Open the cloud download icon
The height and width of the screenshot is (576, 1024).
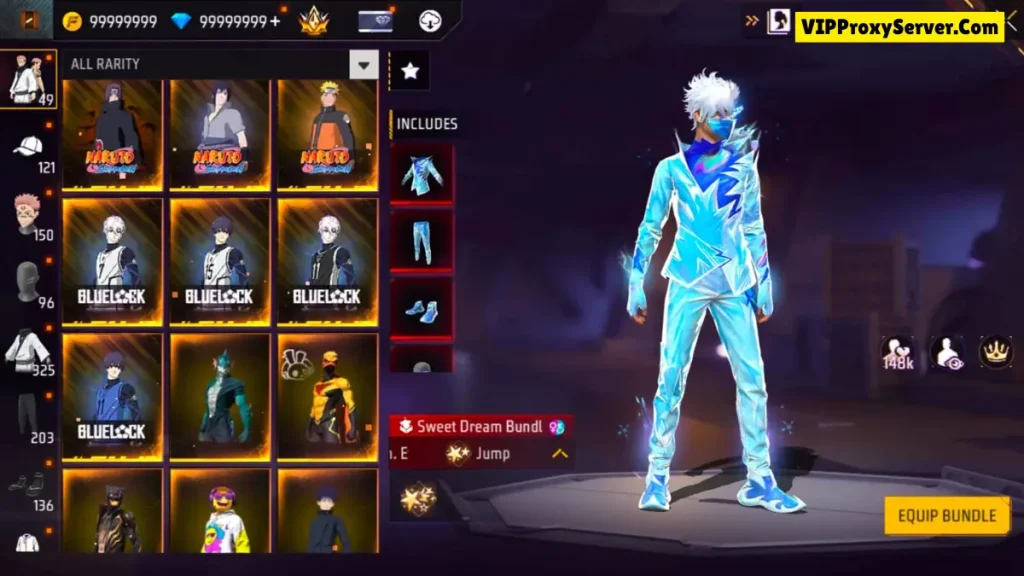click(x=430, y=20)
